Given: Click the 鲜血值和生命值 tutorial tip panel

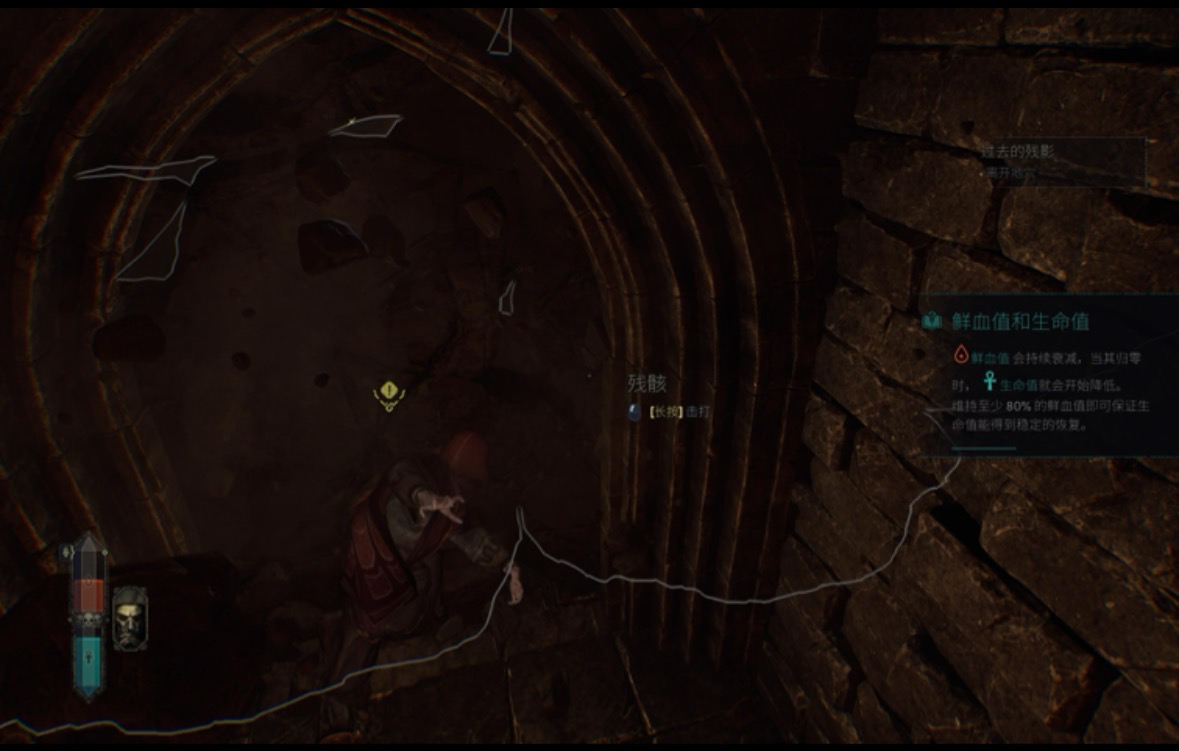Looking at the screenshot, I should [x=1050, y=375].
